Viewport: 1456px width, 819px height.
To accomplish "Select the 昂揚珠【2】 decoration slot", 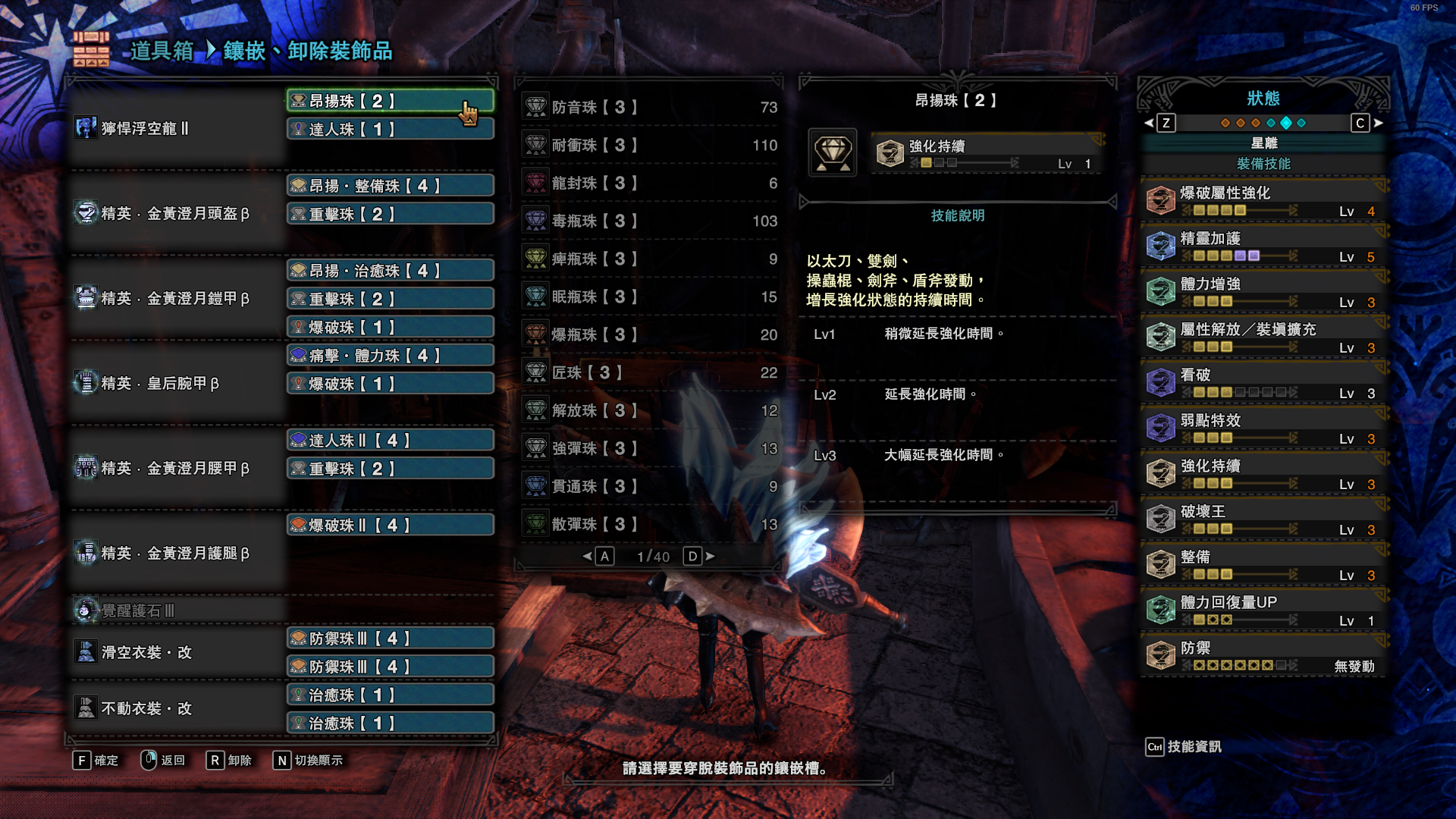I will coord(390,101).
